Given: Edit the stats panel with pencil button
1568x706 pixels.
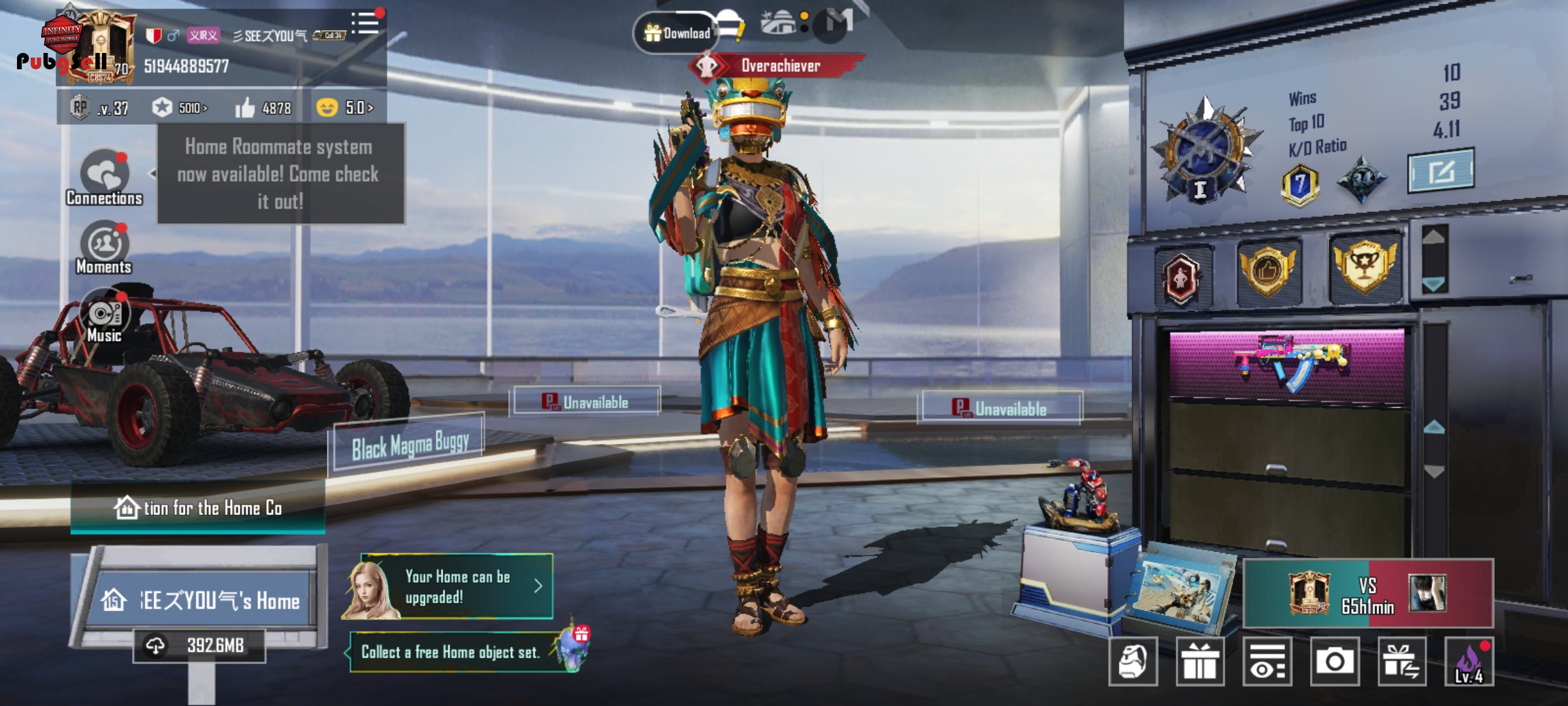Looking at the screenshot, I should pos(1441,171).
